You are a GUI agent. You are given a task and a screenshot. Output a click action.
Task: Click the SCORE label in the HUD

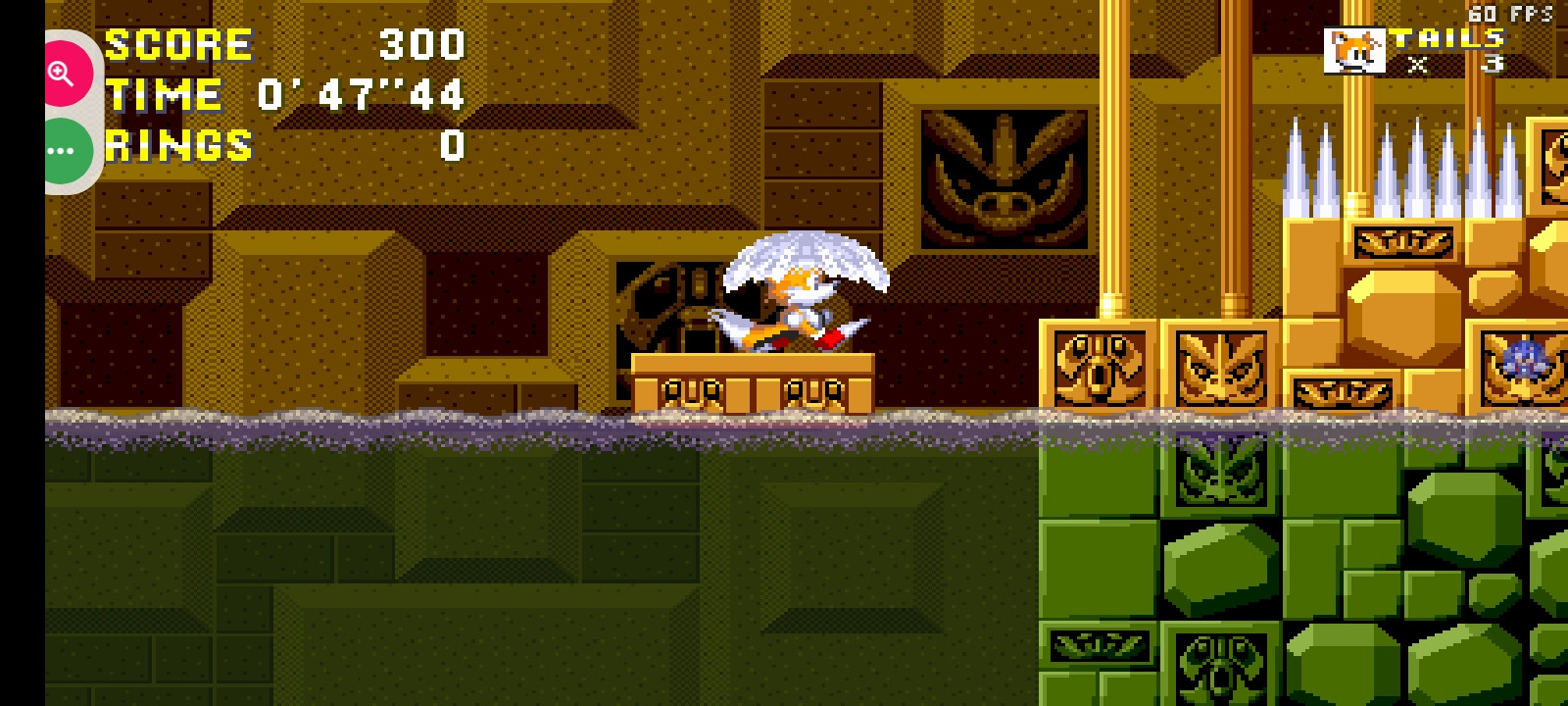click(x=176, y=43)
